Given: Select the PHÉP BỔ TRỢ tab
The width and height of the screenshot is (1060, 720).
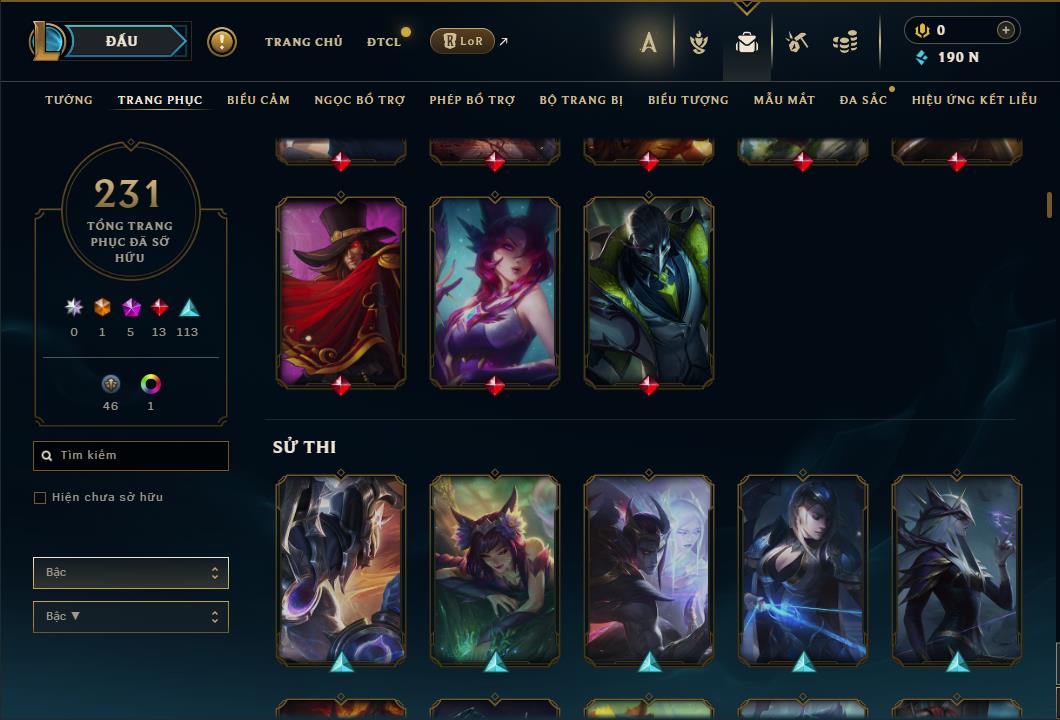Looking at the screenshot, I should pyautogui.click(x=472, y=100).
